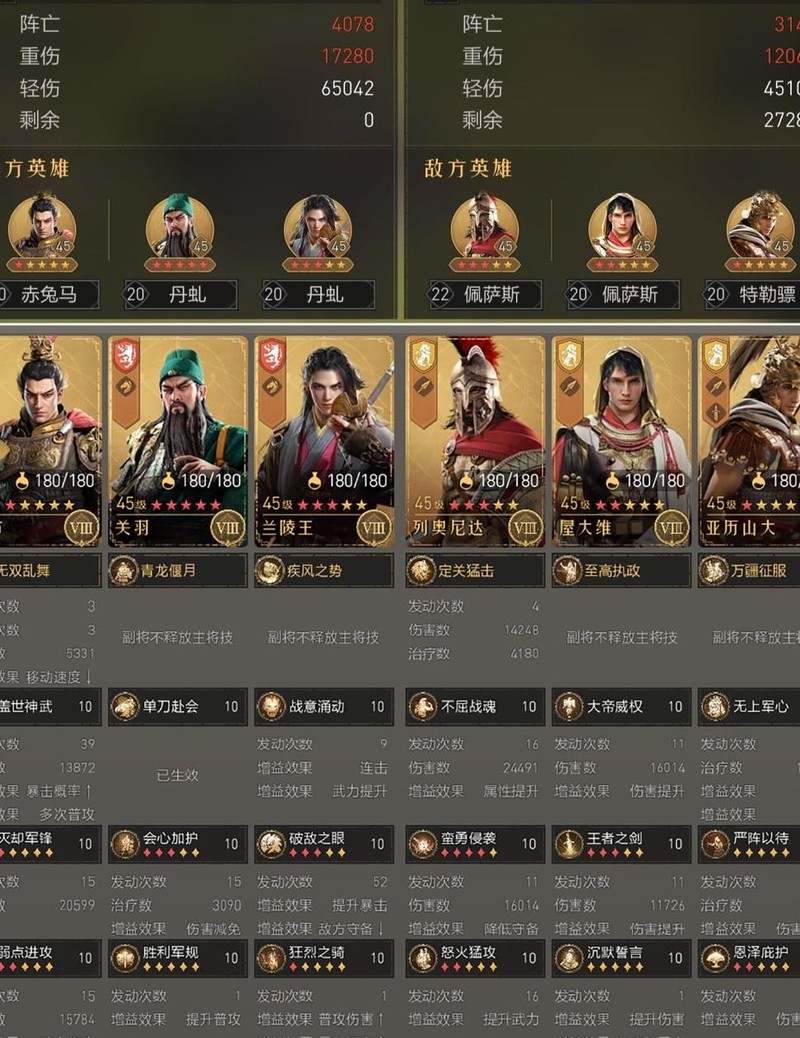Open the 战意涌动 skill row
800x1038 pixels.
coord(324,706)
